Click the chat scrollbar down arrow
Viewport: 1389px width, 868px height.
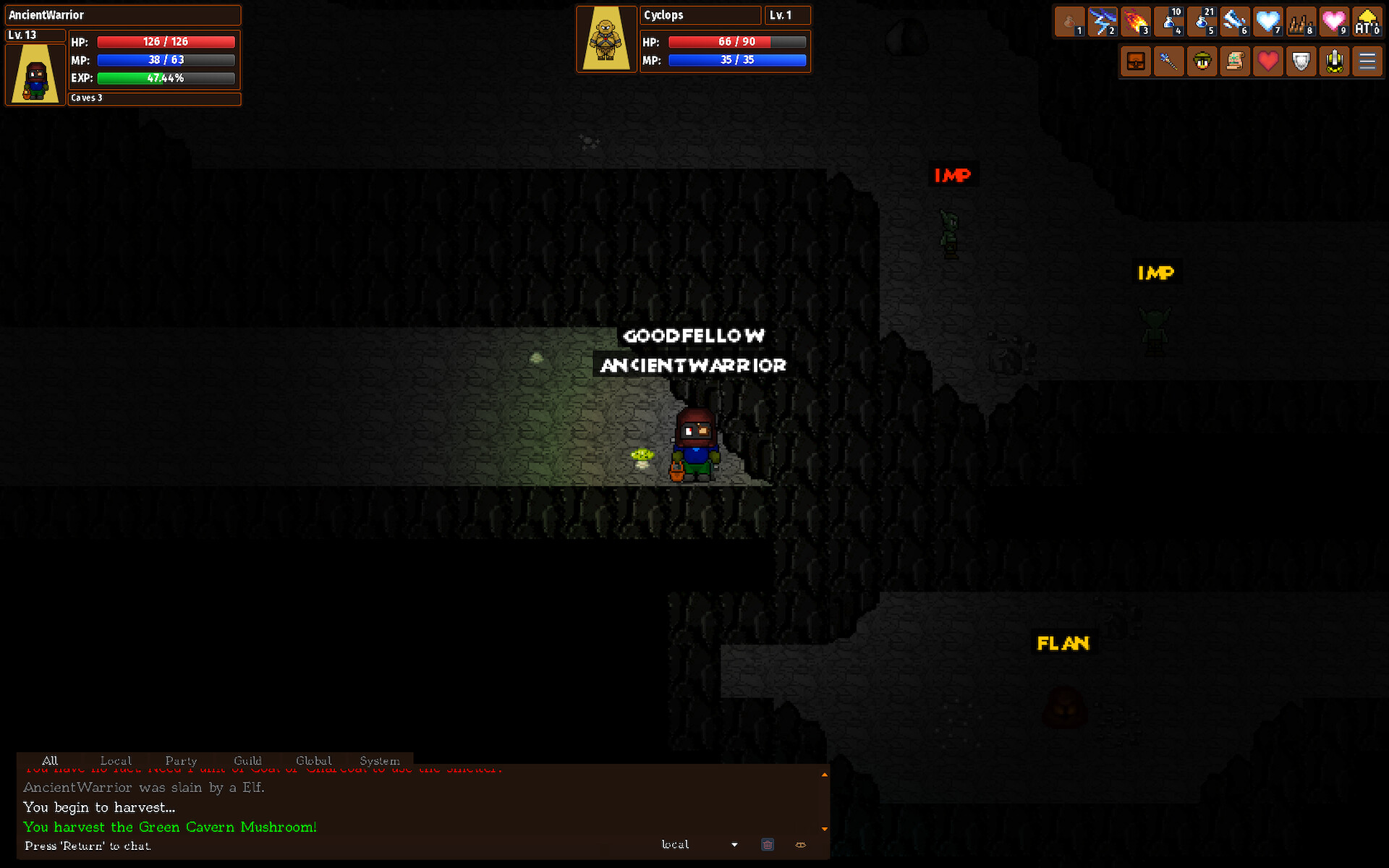point(824,828)
